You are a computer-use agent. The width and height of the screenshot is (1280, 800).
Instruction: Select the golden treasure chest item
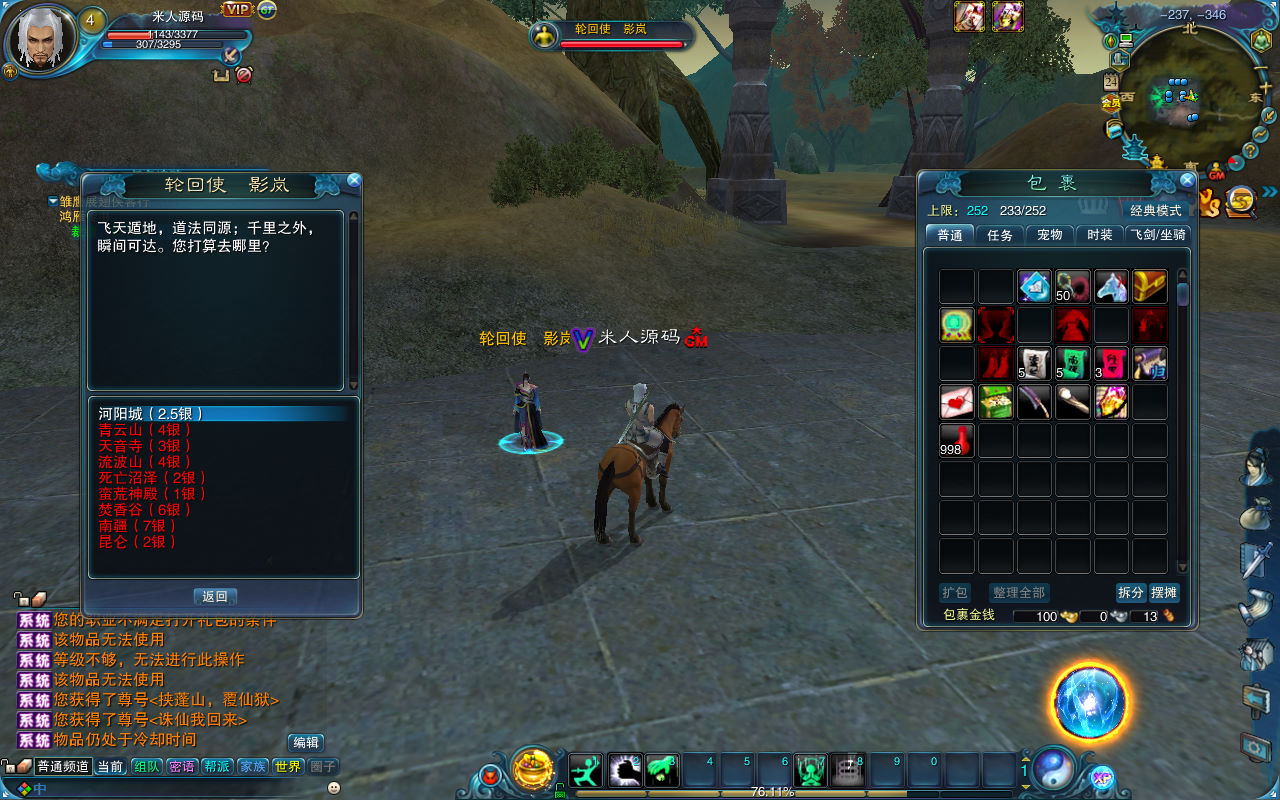(x=1149, y=287)
